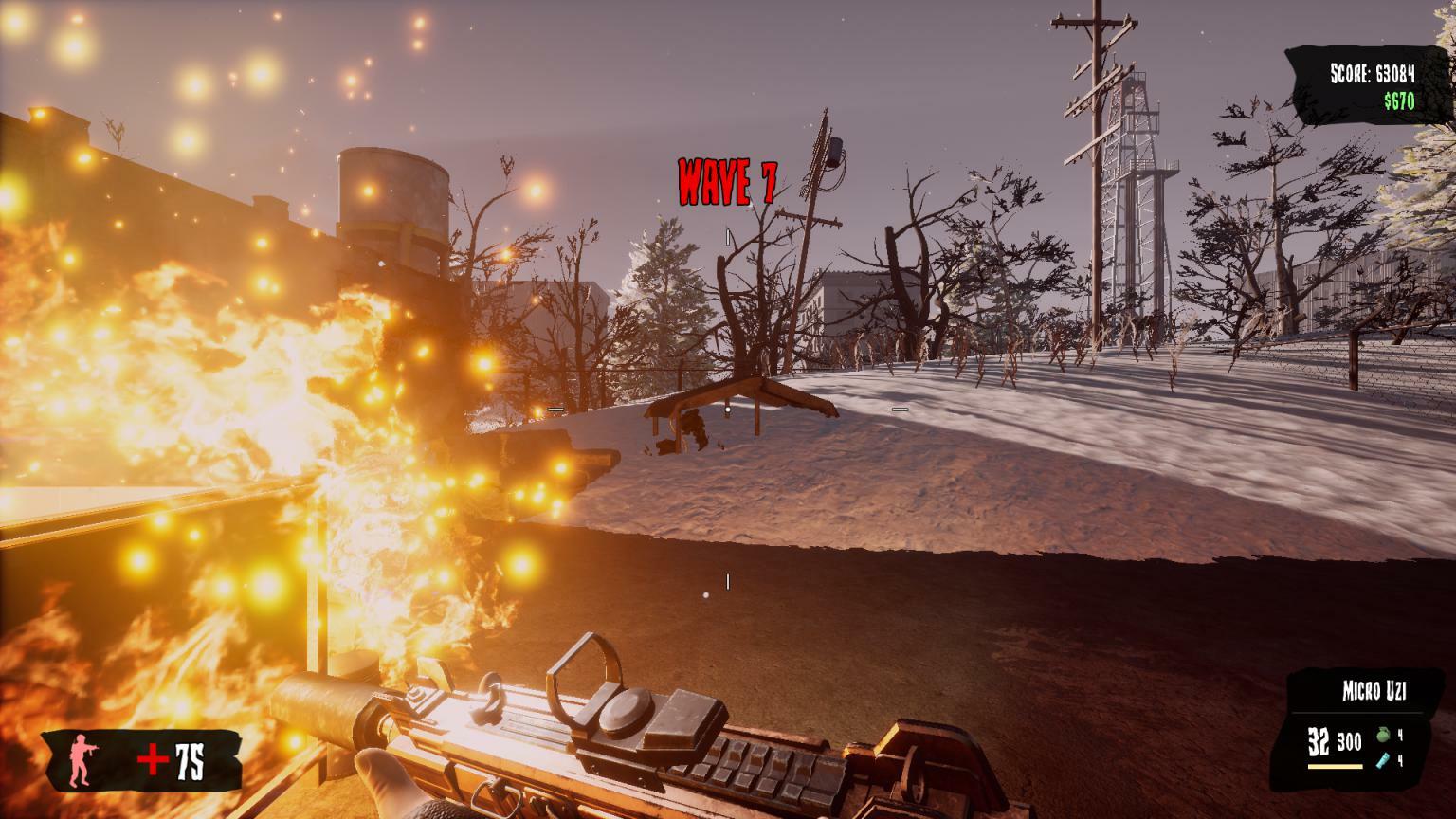Click the blue flare stick icon
Image resolution: width=1456 pixels, height=819 pixels.
(x=1383, y=760)
